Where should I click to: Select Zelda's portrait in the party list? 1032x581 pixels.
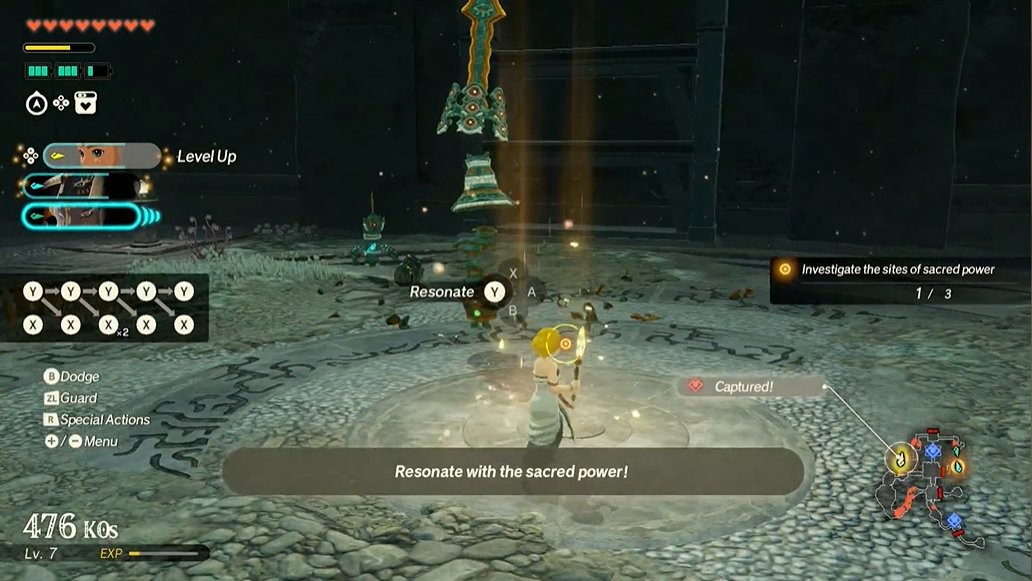pos(100,156)
